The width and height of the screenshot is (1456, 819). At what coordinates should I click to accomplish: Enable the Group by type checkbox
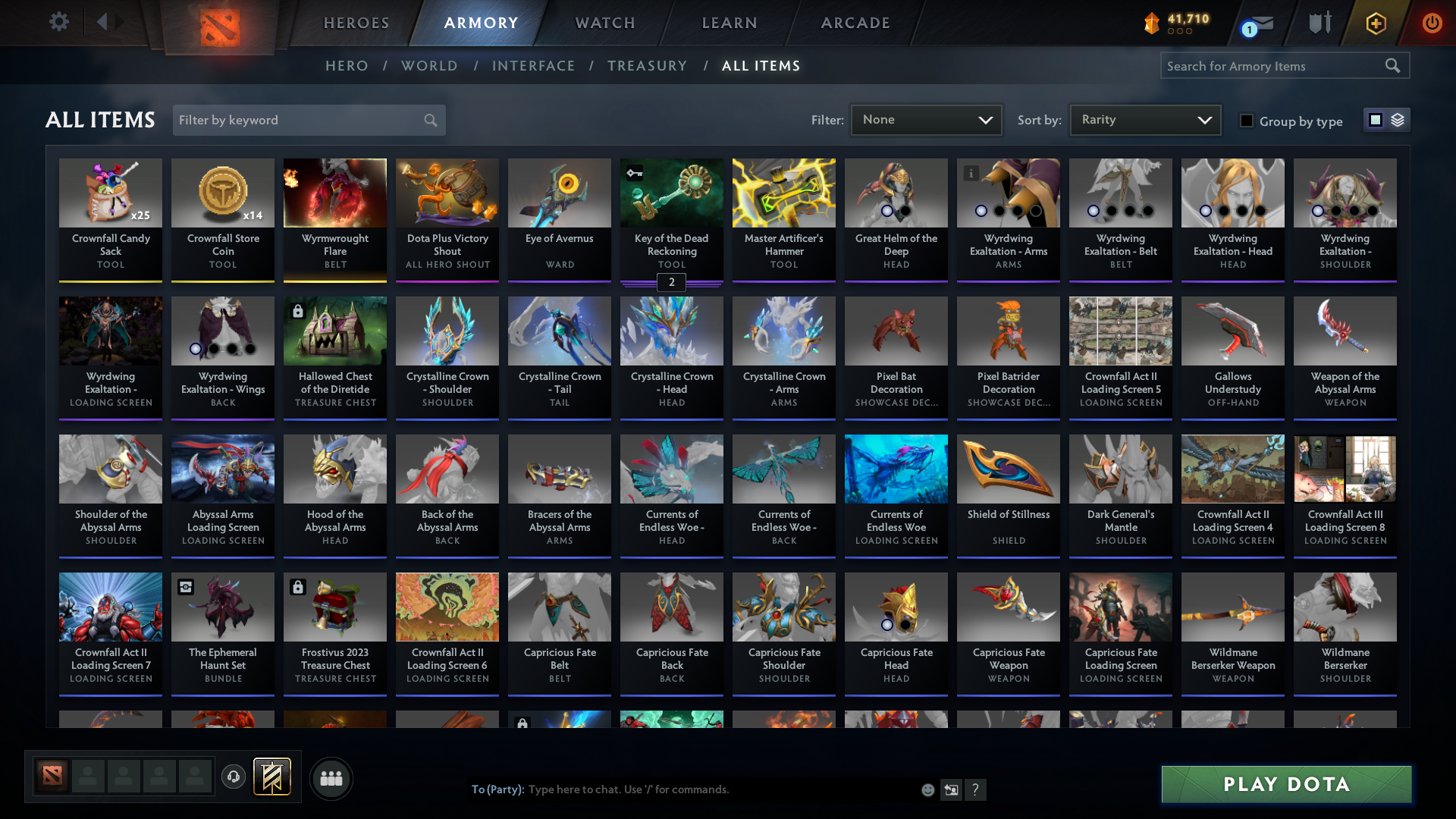[1247, 121]
